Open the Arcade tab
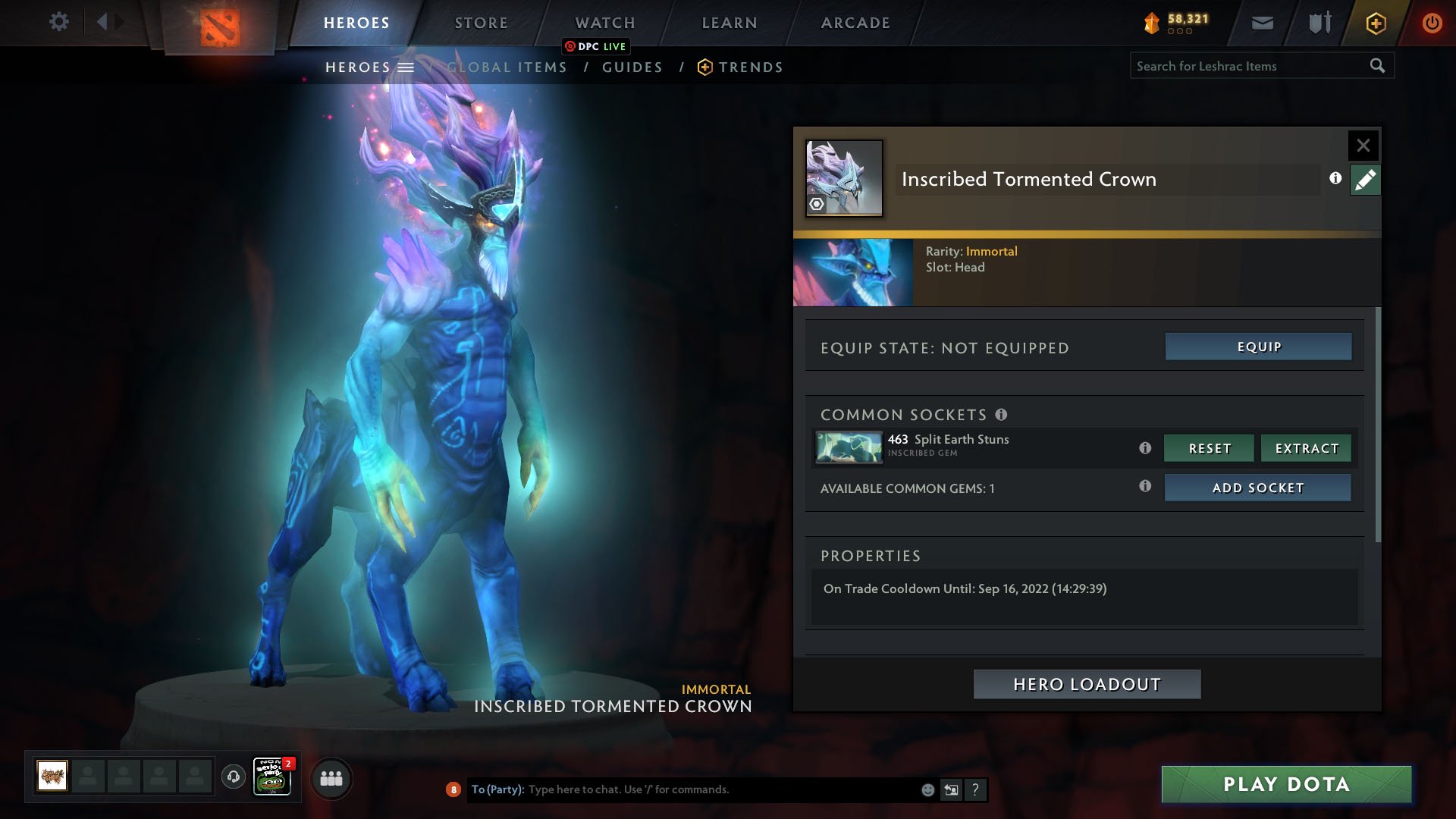This screenshot has width=1456, height=819. tap(855, 23)
